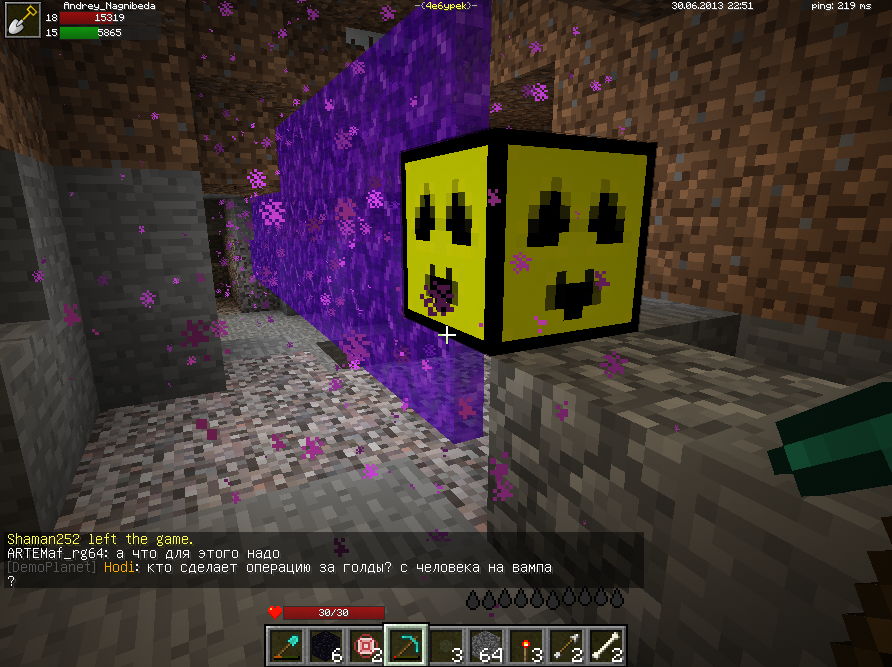Select the redstone torch hotbar slot
The image size is (892, 667).
click(x=527, y=645)
